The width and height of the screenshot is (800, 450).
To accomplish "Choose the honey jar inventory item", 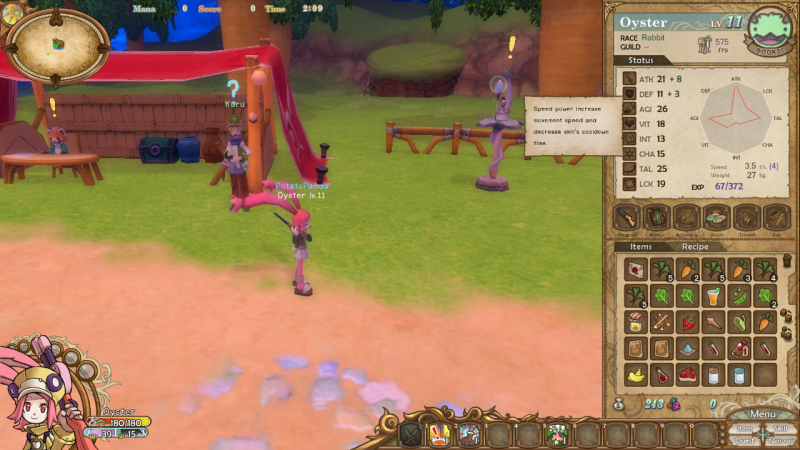I will coord(635,322).
